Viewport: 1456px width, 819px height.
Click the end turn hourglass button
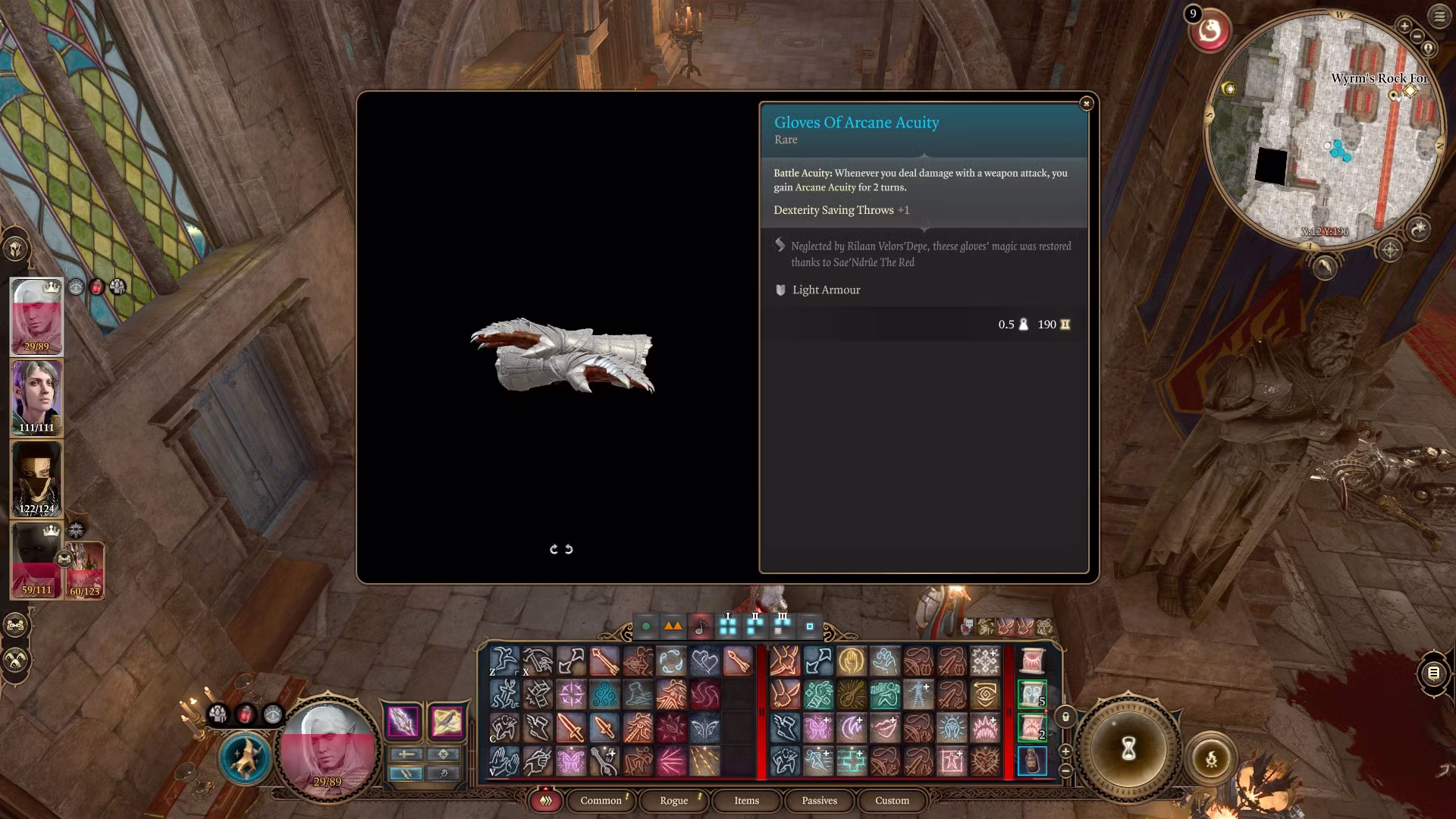pyautogui.click(x=1128, y=748)
